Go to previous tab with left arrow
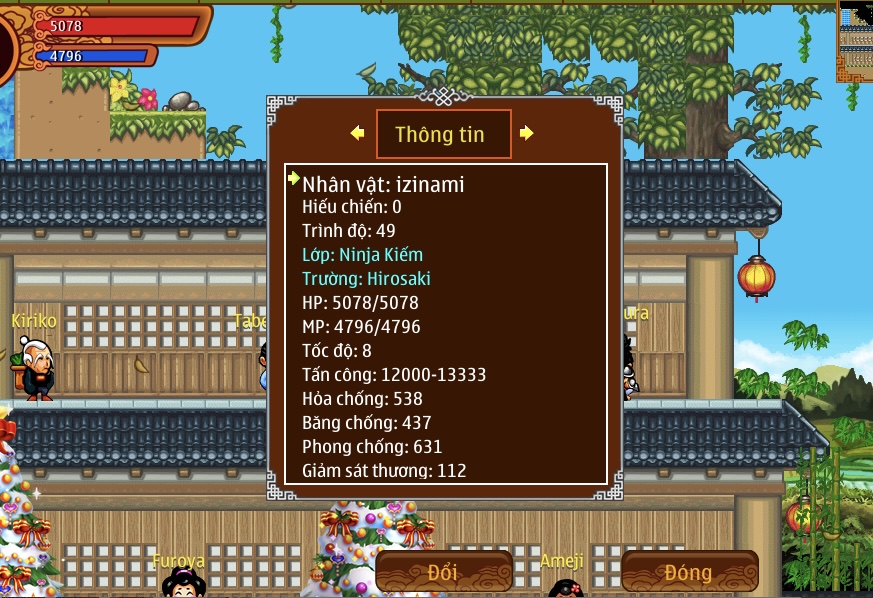Screen dimensions: 873x598 (357, 133)
